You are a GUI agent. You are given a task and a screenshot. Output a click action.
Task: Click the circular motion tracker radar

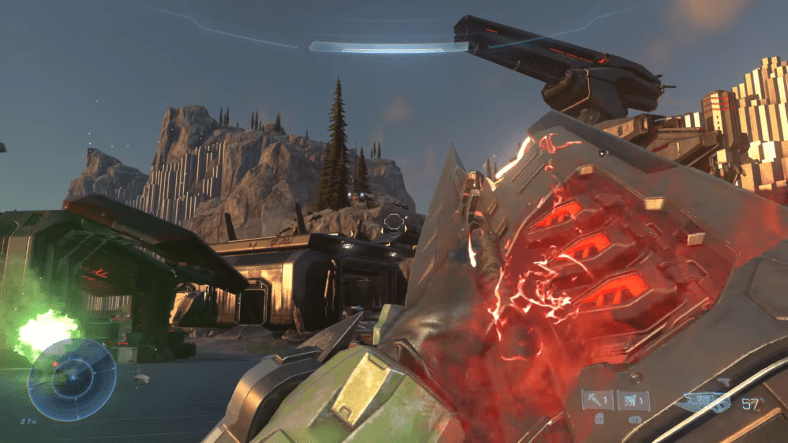[71, 379]
